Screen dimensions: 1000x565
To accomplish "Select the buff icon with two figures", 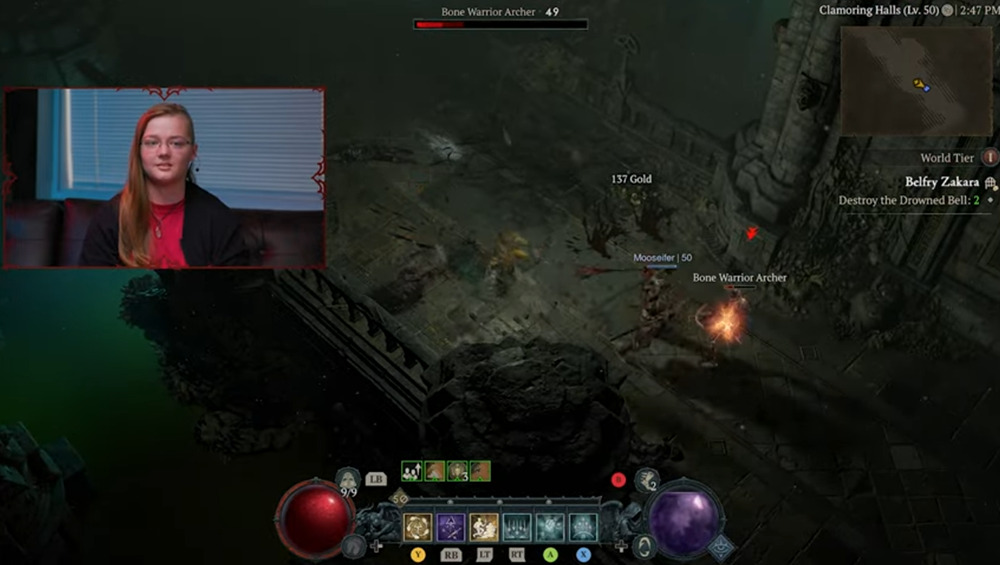I will click(x=411, y=470).
